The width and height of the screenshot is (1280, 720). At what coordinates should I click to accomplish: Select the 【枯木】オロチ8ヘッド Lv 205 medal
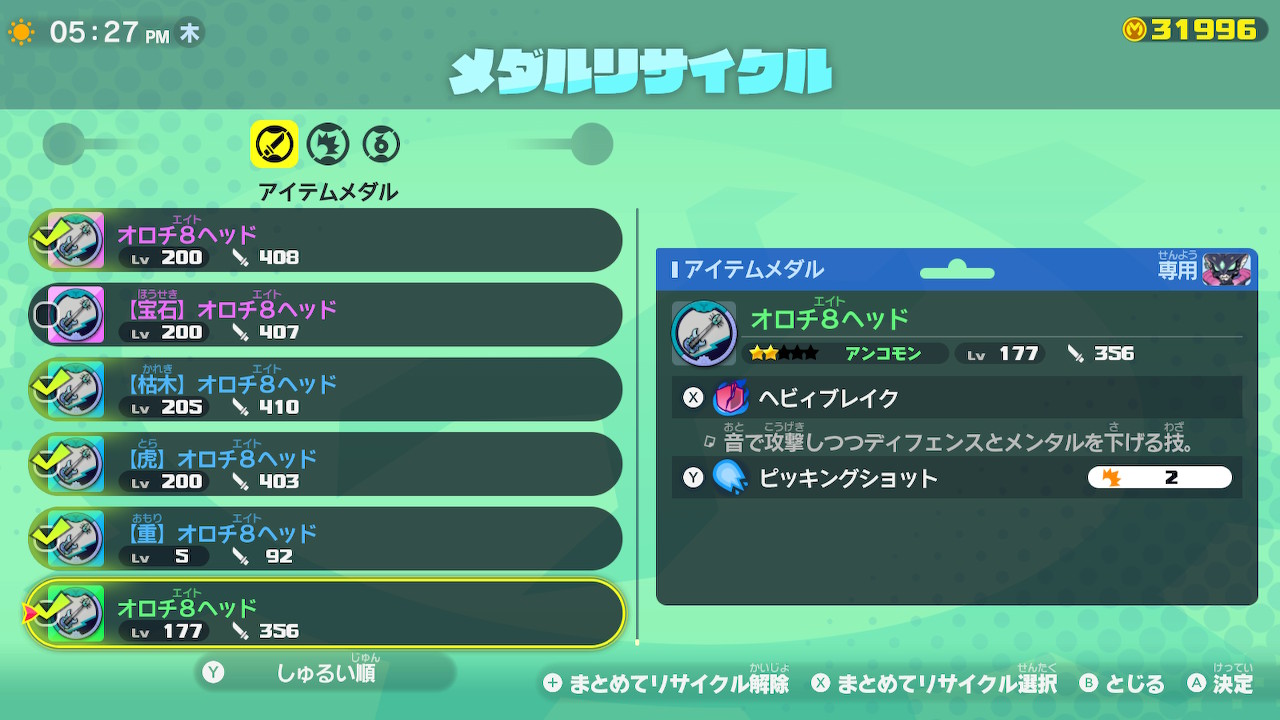tap(325, 390)
